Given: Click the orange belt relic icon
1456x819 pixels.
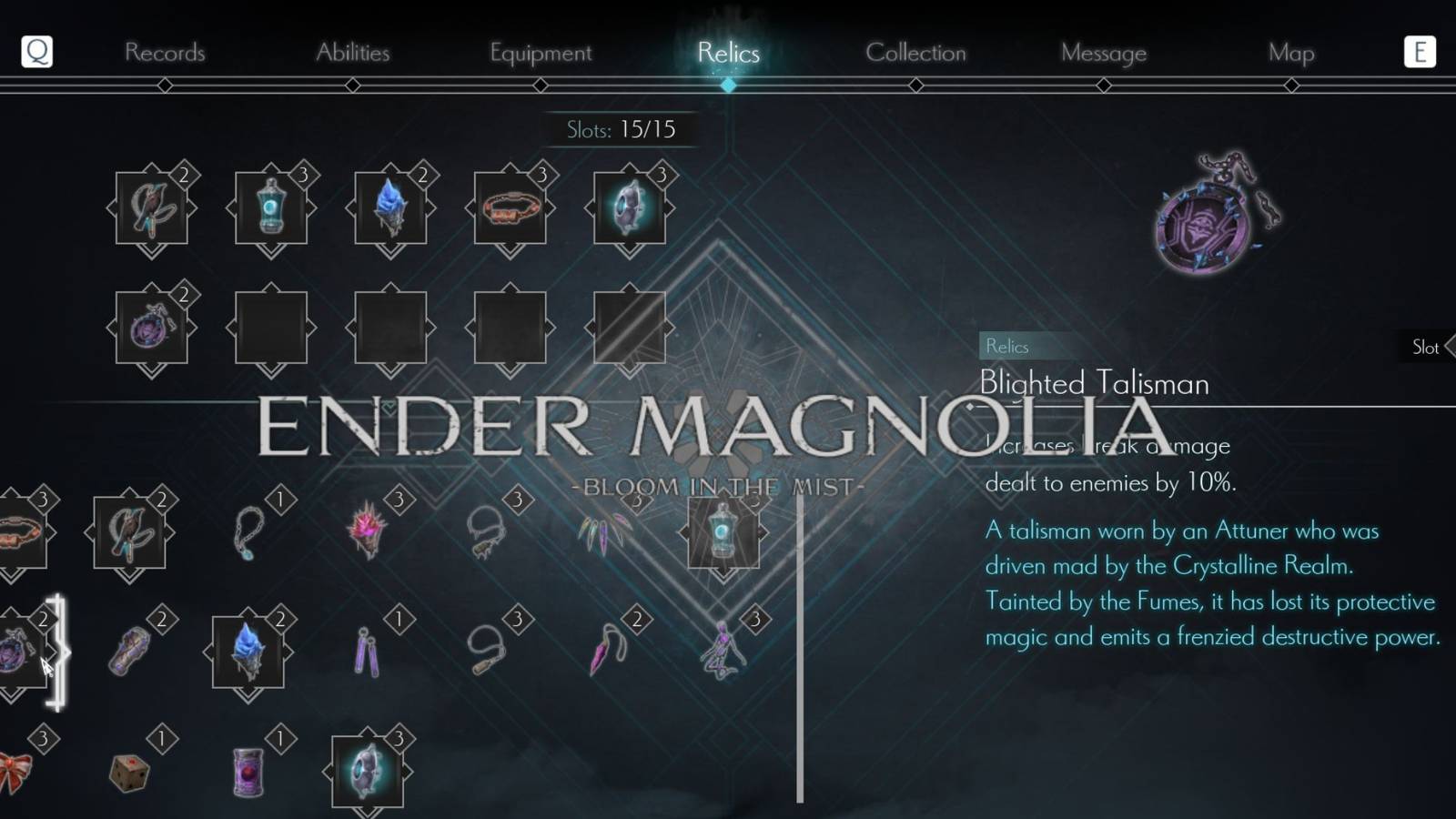Looking at the screenshot, I should pyautogui.click(x=511, y=207).
